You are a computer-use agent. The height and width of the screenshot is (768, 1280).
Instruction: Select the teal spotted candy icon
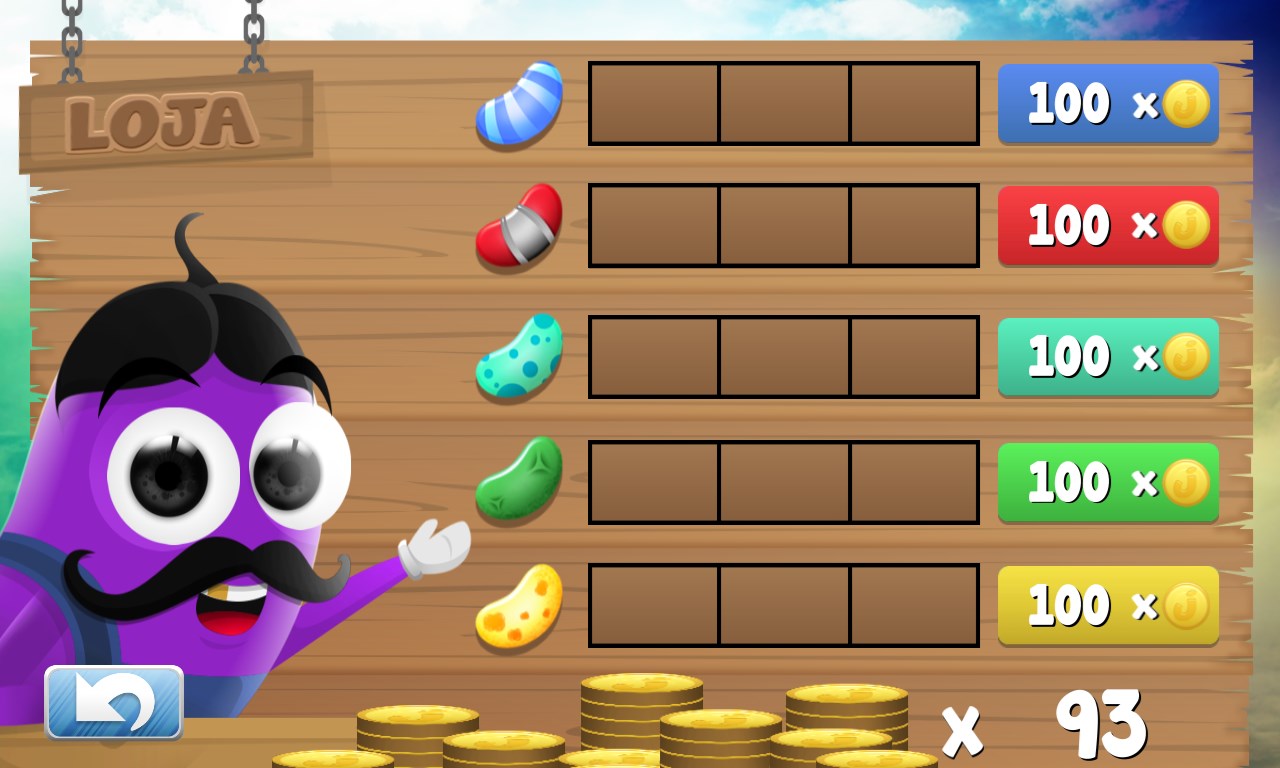click(518, 355)
